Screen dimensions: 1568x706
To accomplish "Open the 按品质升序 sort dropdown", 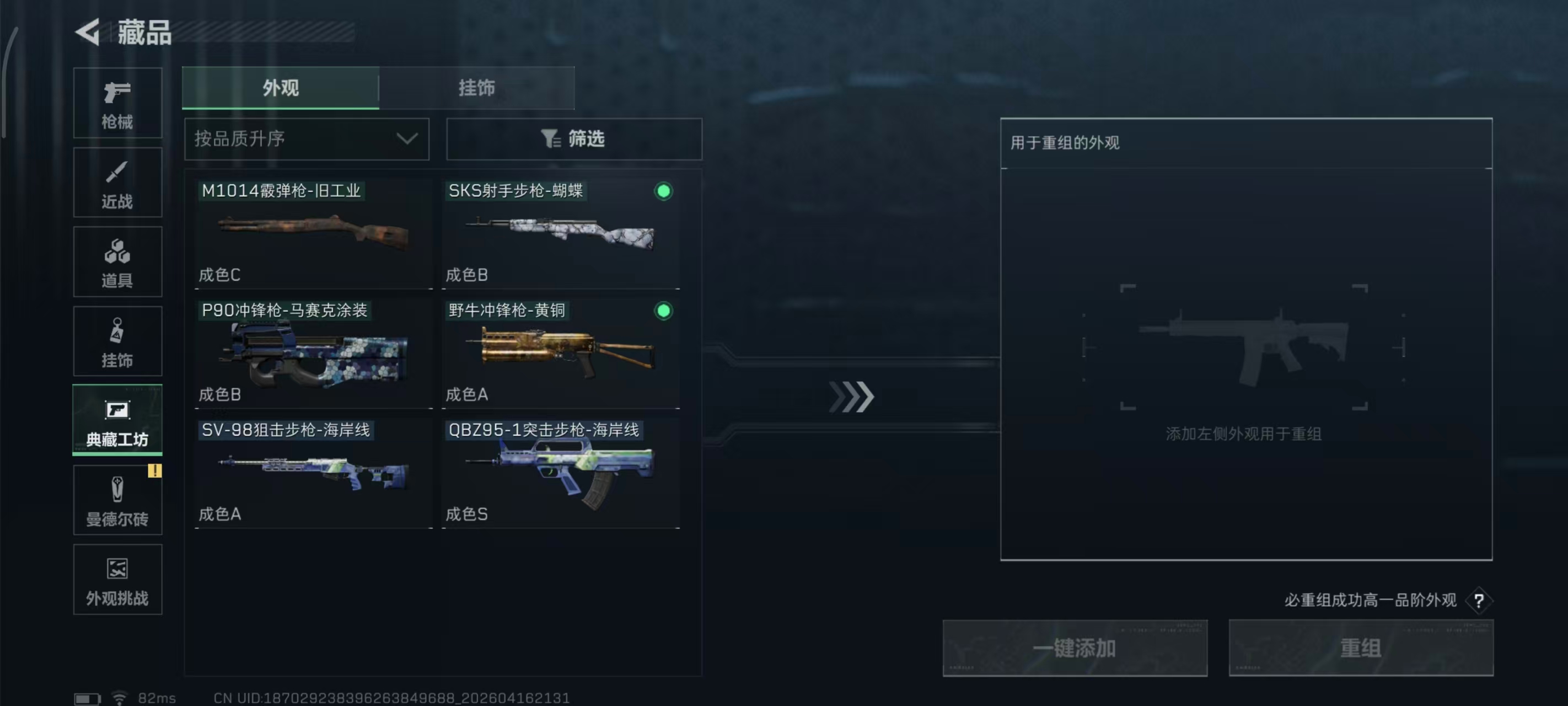I will click(x=306, y=139).
